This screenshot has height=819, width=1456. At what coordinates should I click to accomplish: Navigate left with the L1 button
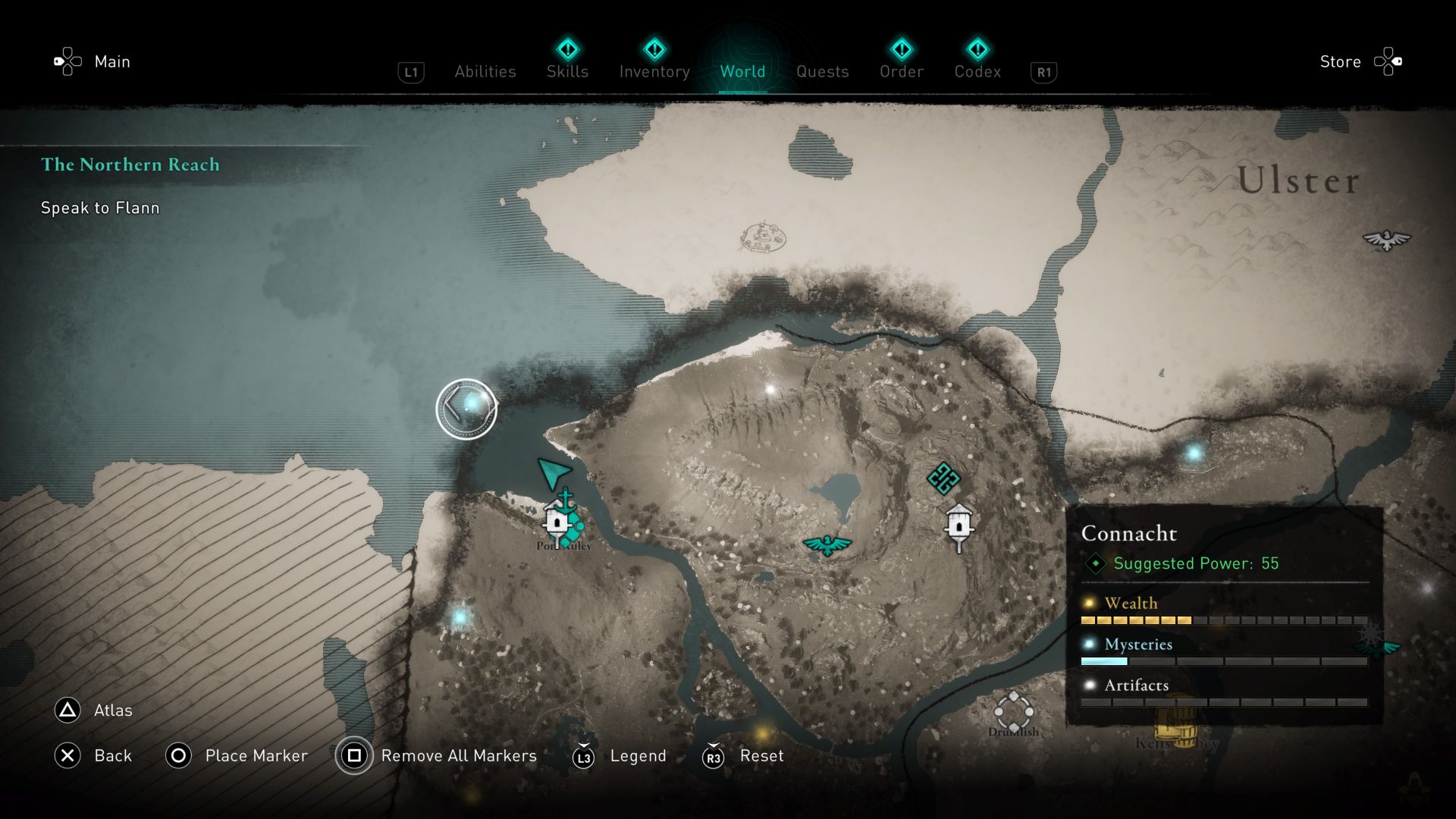pos(410,71)
